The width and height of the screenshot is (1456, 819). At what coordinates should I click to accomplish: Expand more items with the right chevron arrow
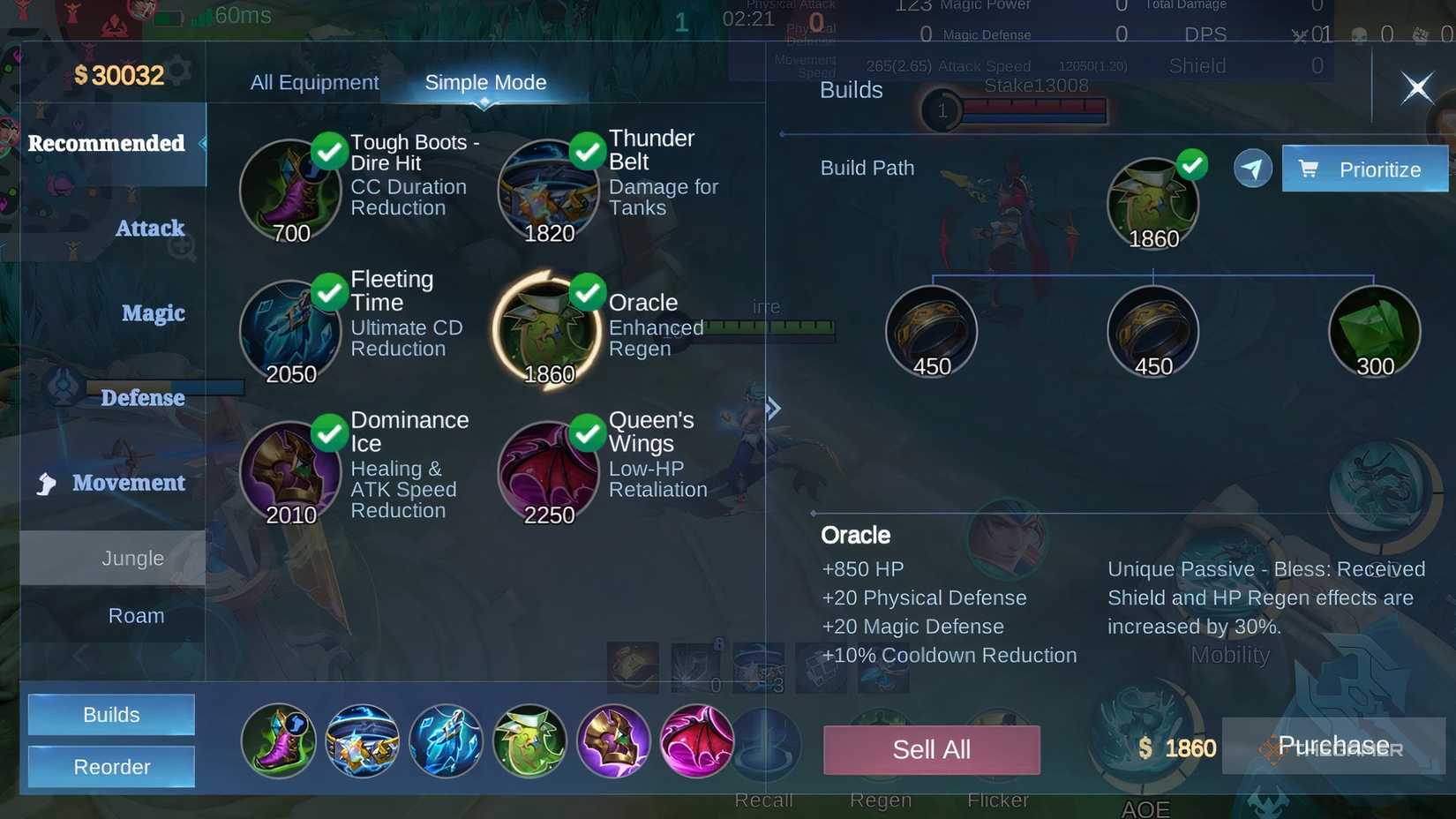[774, 408]
